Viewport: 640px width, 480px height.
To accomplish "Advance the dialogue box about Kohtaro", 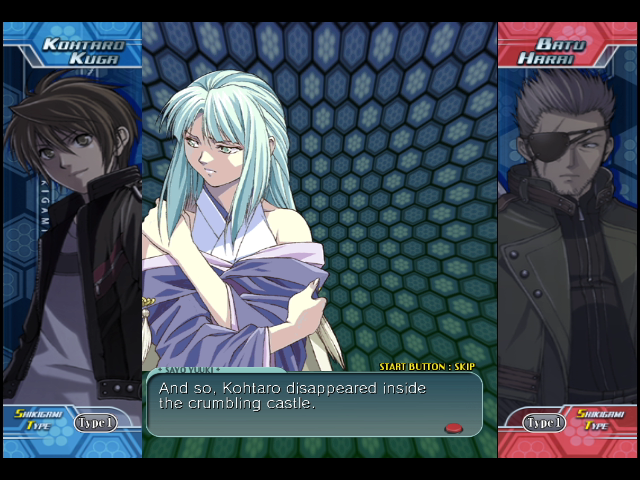I will point(313,404).
